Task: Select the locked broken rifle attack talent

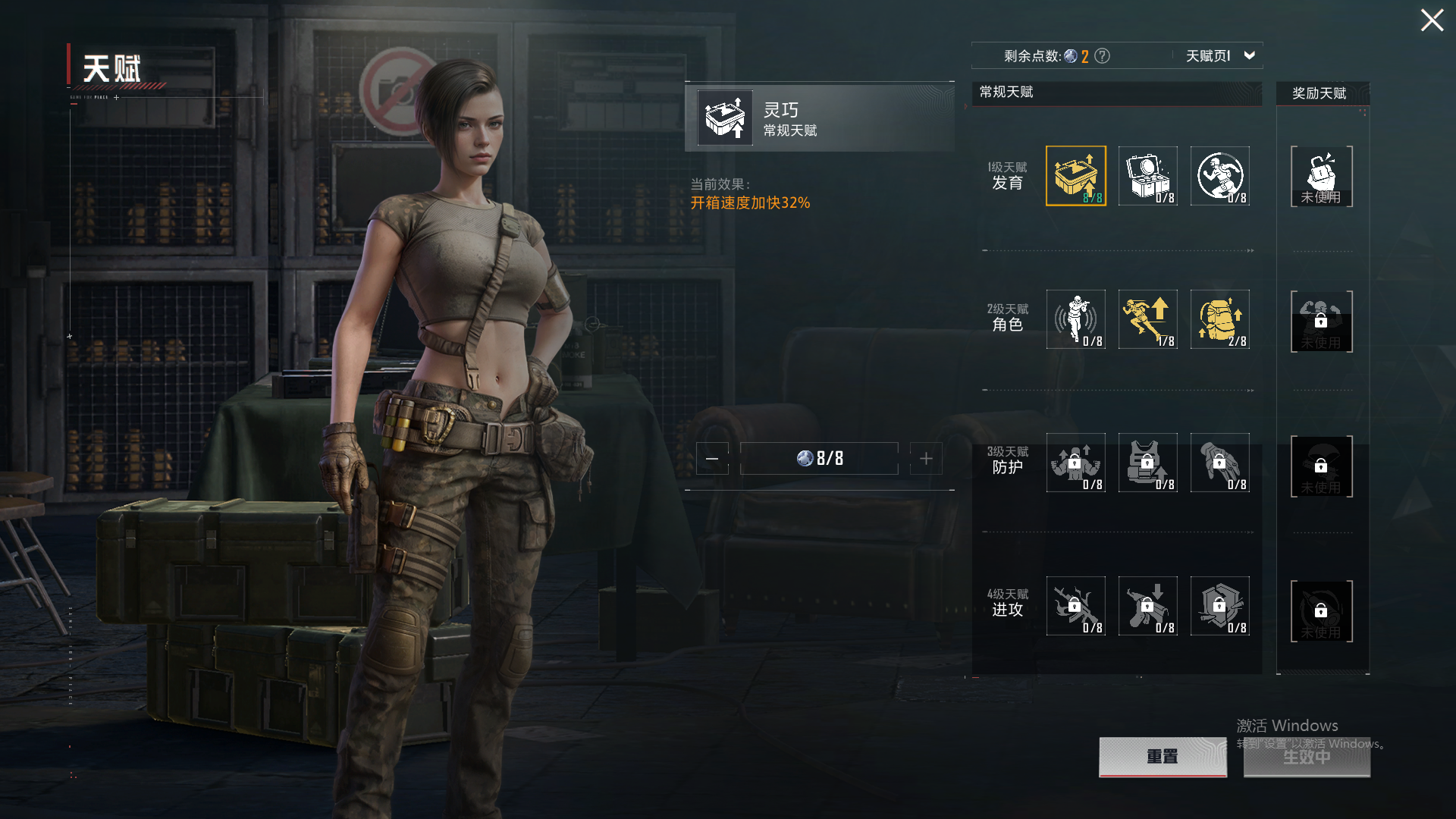Action: click(1075, 606)
